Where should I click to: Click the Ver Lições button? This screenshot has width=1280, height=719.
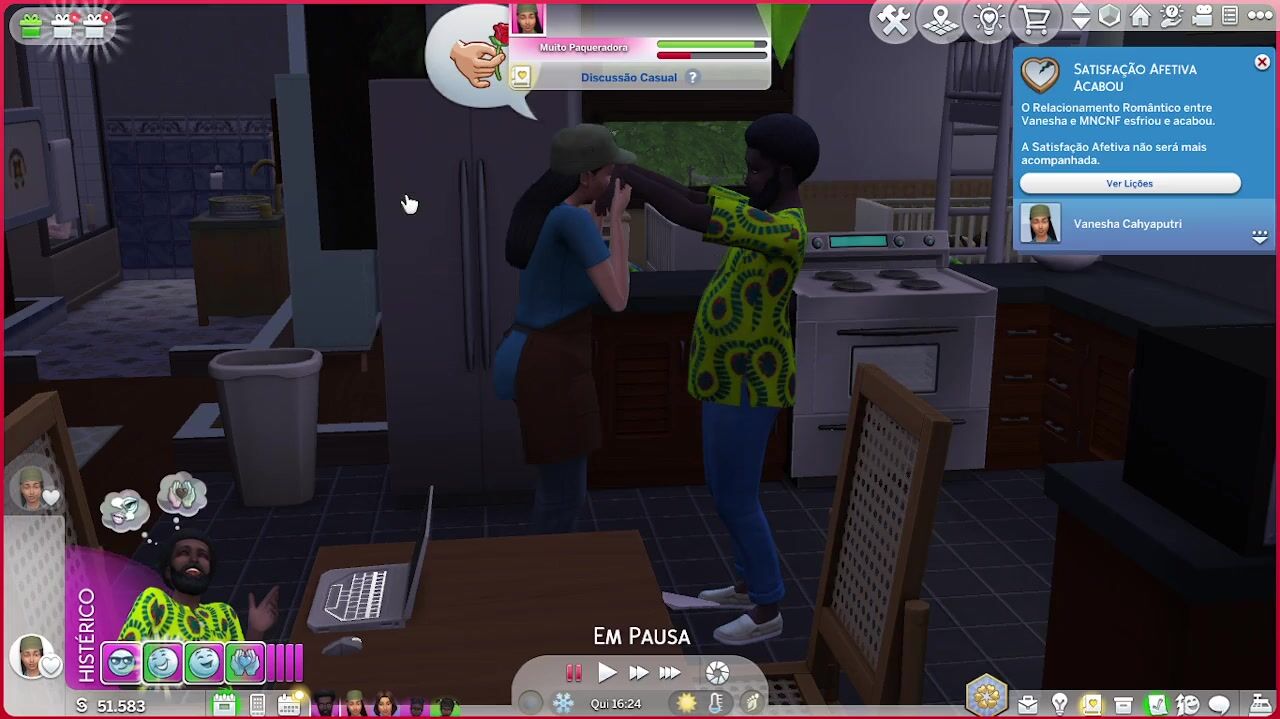[1129, 184]
